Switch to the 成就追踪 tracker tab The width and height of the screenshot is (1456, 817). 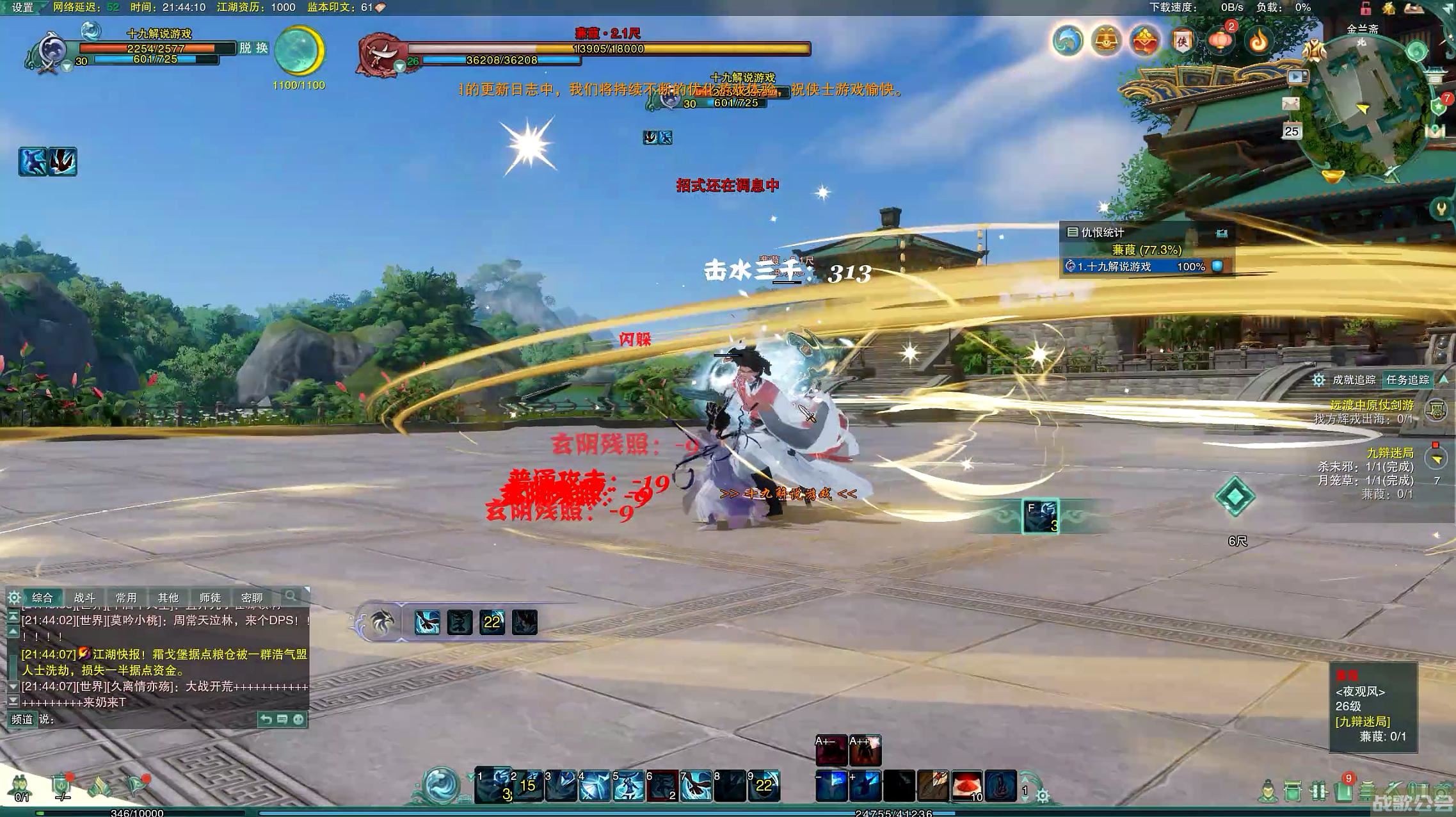coord(1353,380)
